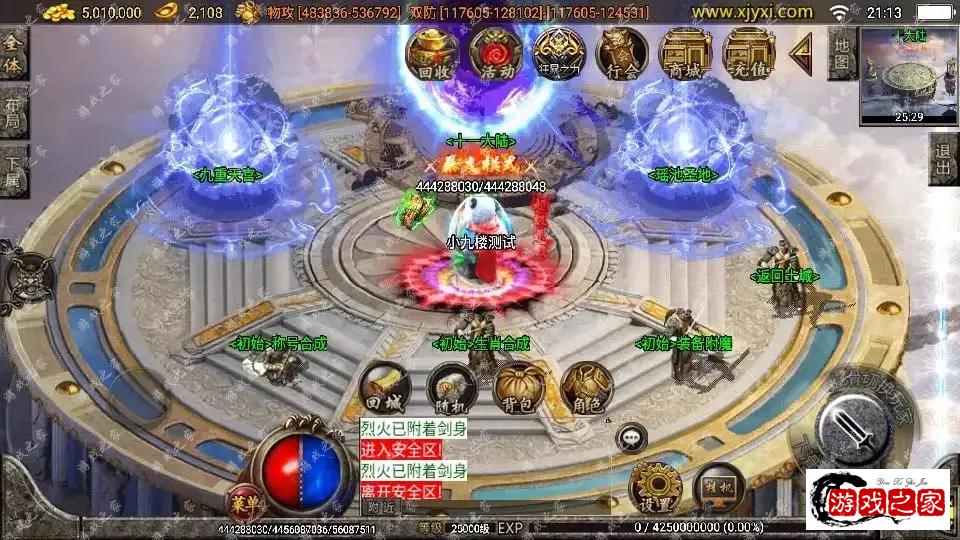Select the 布局 layout tab
The image size is (960, 540).
[13, 112]
